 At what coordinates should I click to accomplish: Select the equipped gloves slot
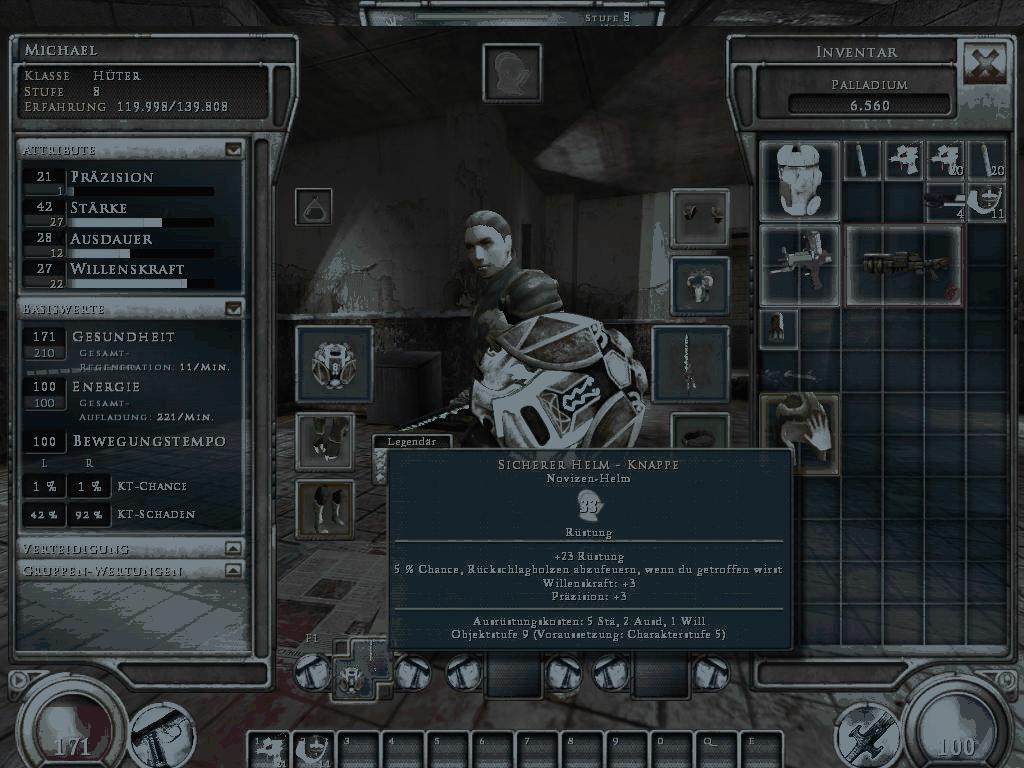699,217
